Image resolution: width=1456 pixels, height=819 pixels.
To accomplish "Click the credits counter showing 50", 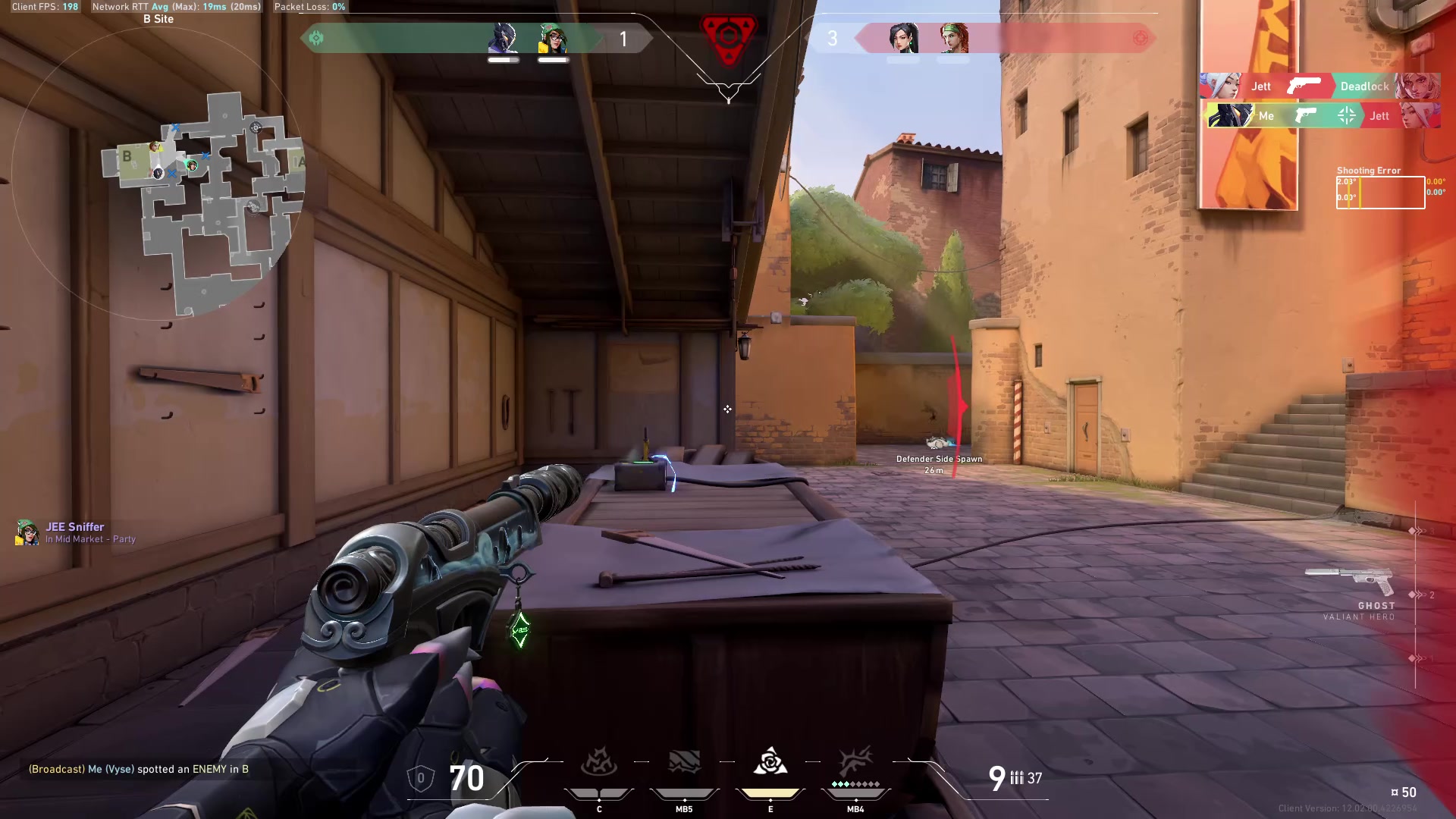I will coord(1407,791).
